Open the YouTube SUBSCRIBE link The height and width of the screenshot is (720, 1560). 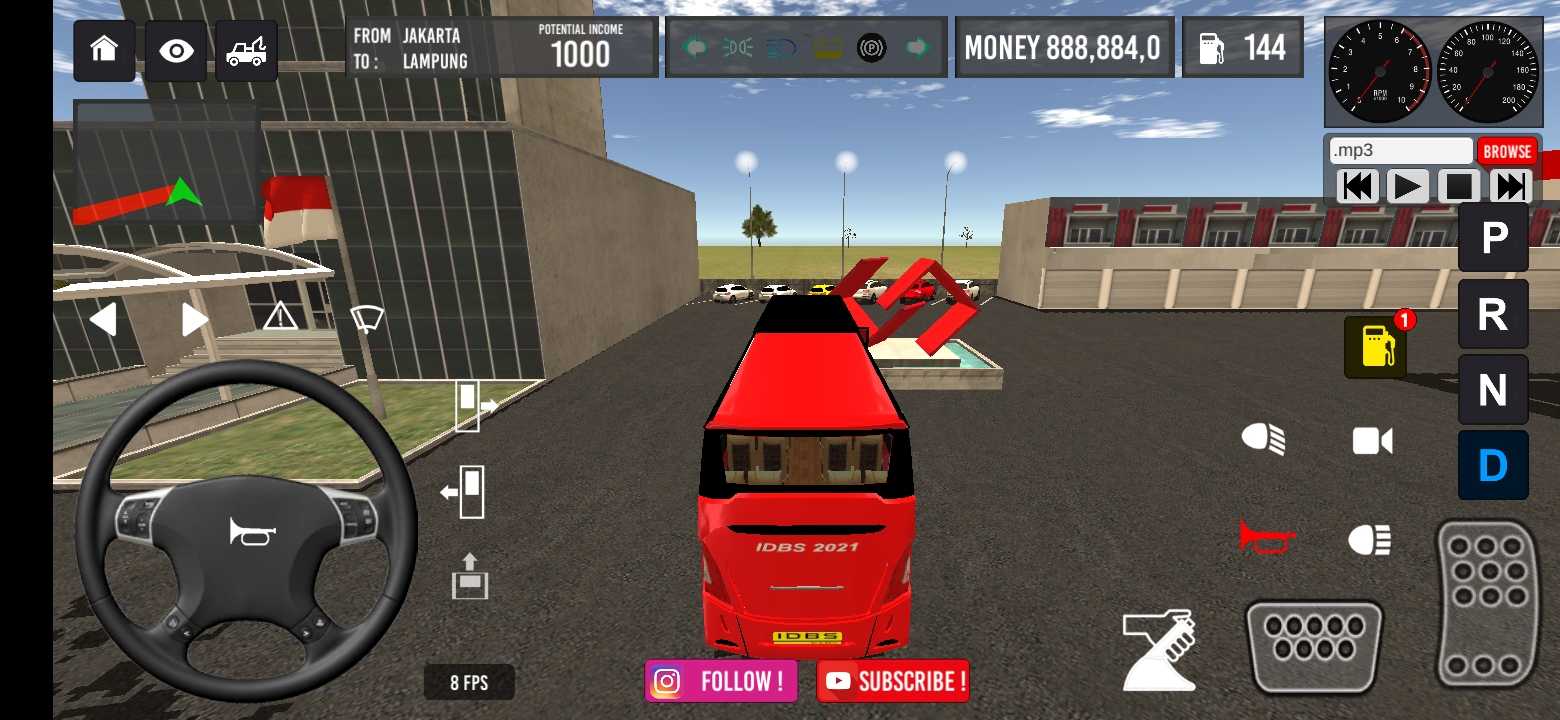point(893,681)
